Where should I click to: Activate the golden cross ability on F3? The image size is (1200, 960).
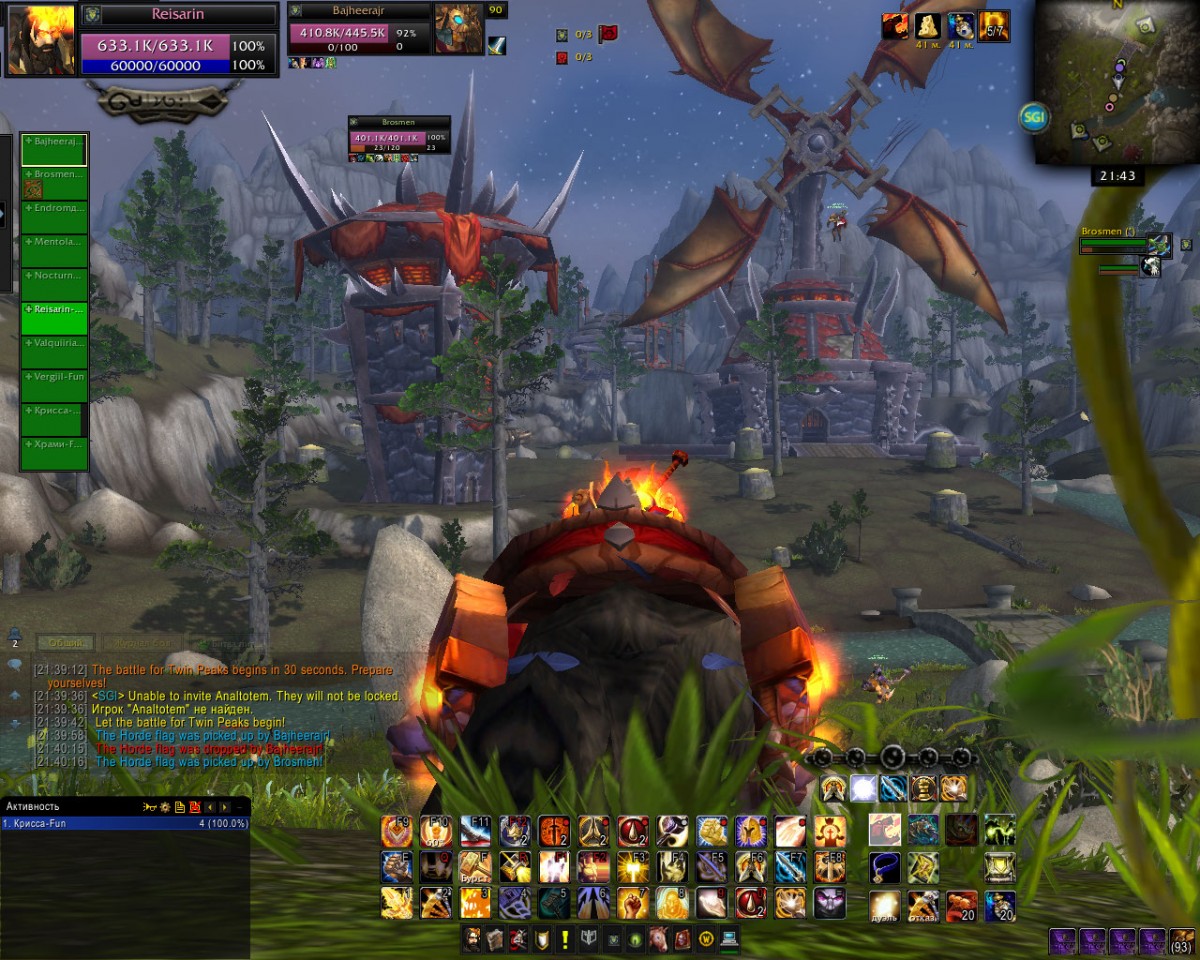pos(632,867)
